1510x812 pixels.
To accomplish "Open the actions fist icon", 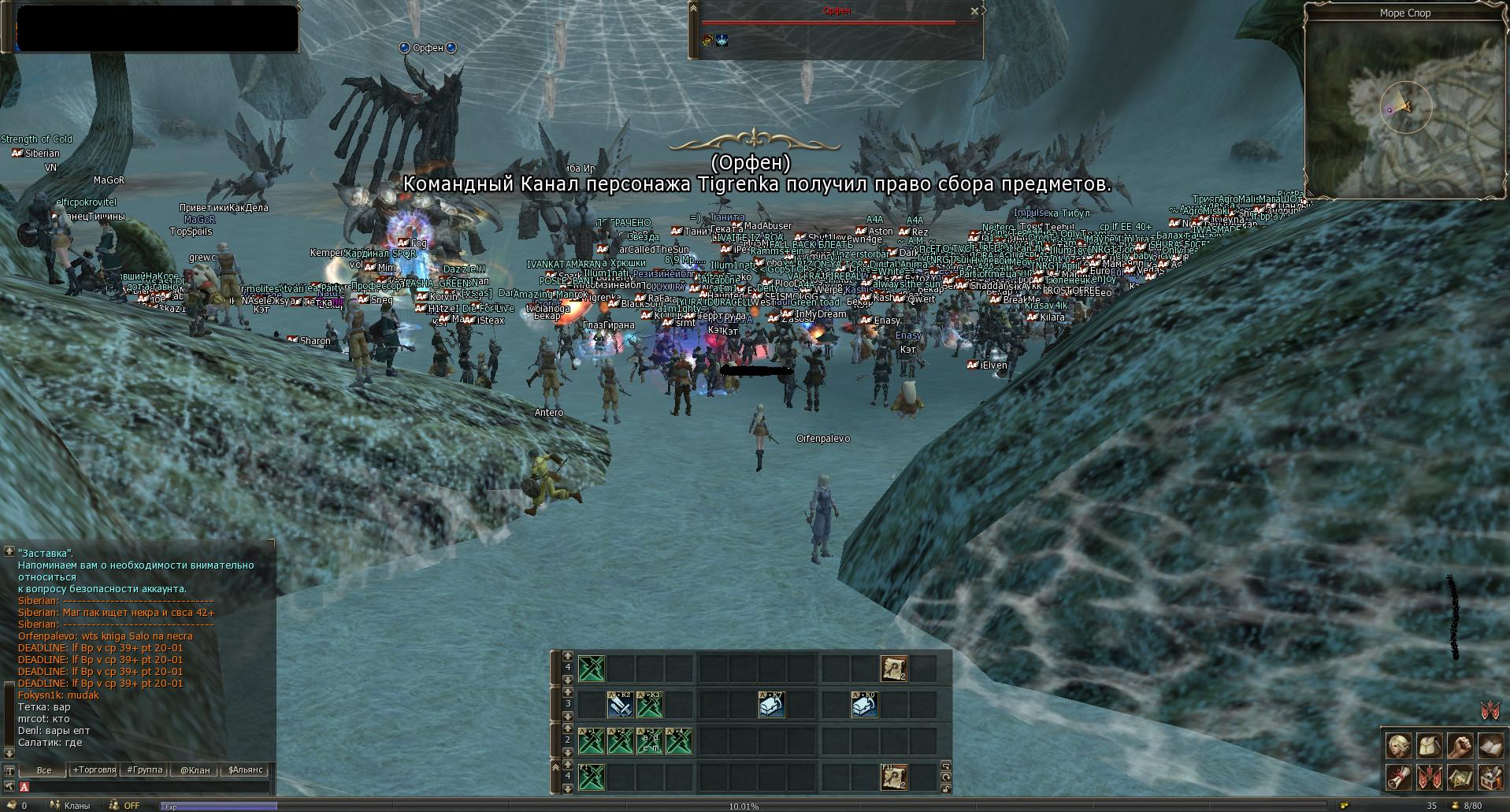I will click(x=1460, y=746).
